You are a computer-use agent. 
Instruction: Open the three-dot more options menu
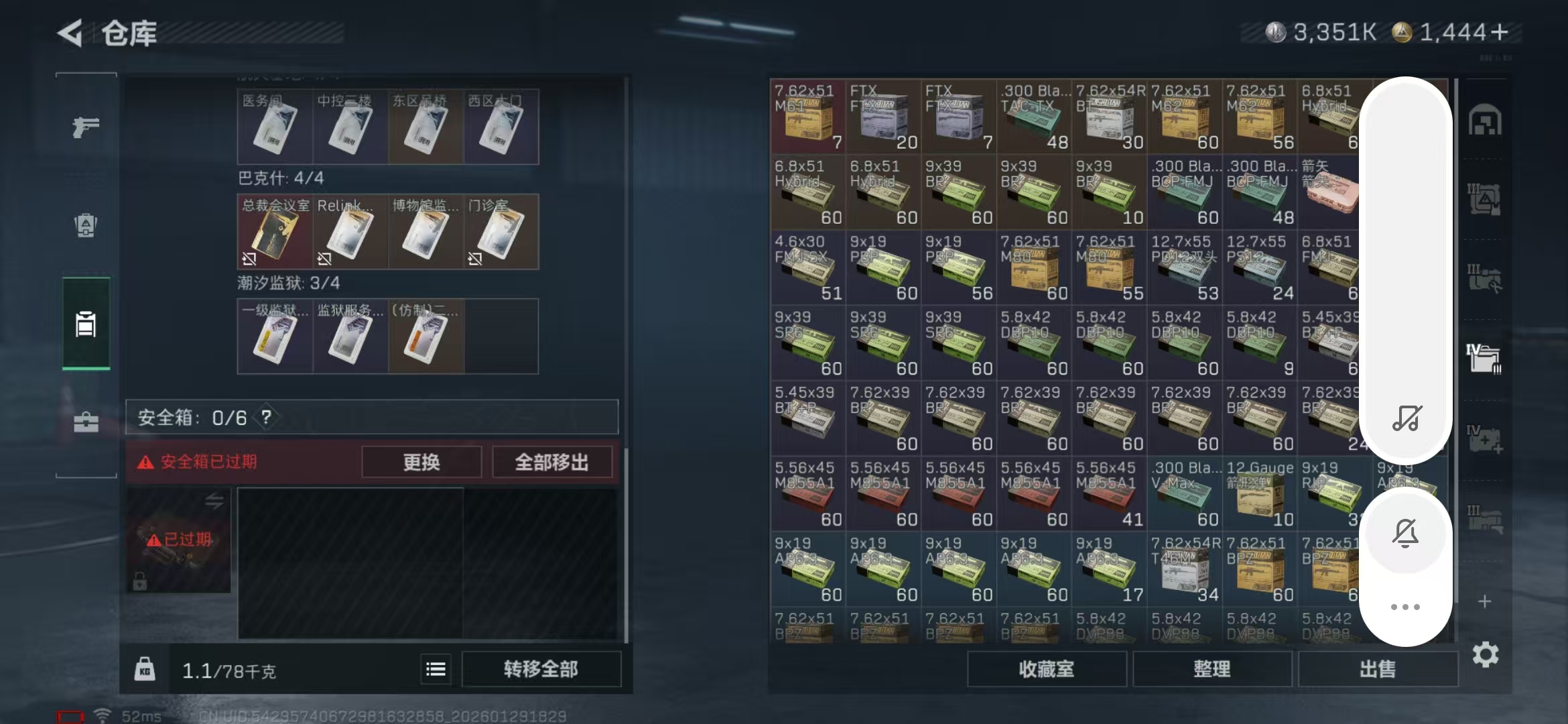[1405, 607]
